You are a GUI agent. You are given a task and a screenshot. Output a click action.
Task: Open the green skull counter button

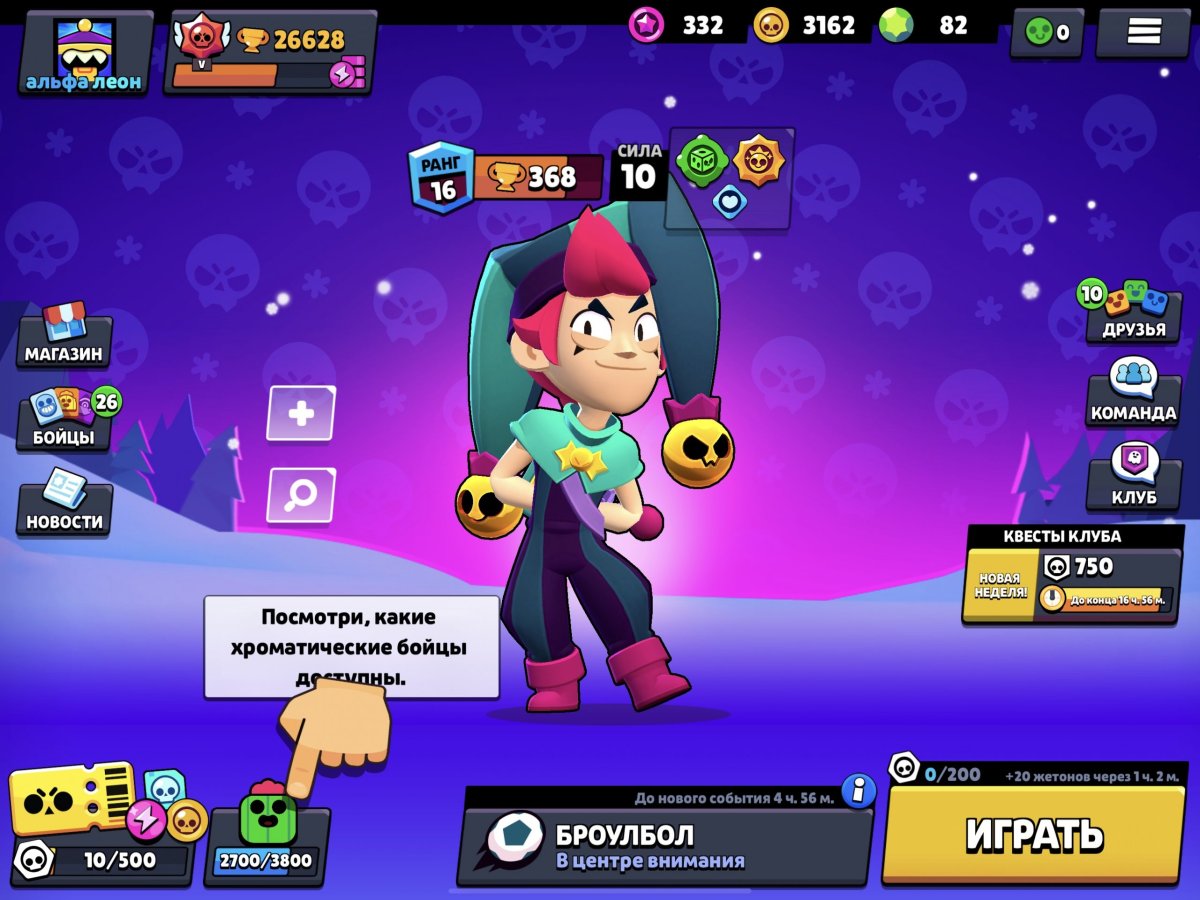click(1046, 32)
